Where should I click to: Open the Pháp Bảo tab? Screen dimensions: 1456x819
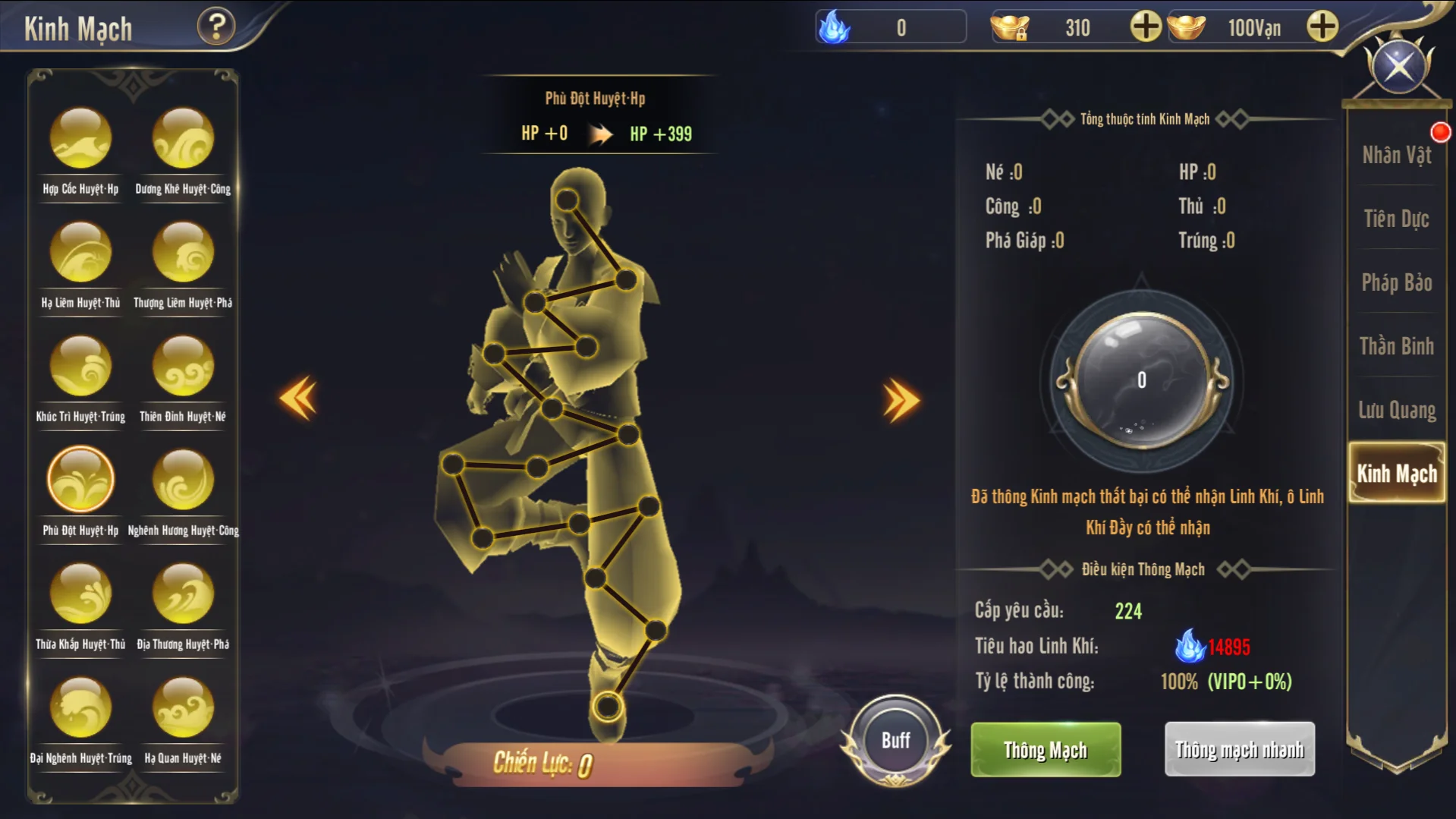pyautogui.click(x=1396, y=283)
